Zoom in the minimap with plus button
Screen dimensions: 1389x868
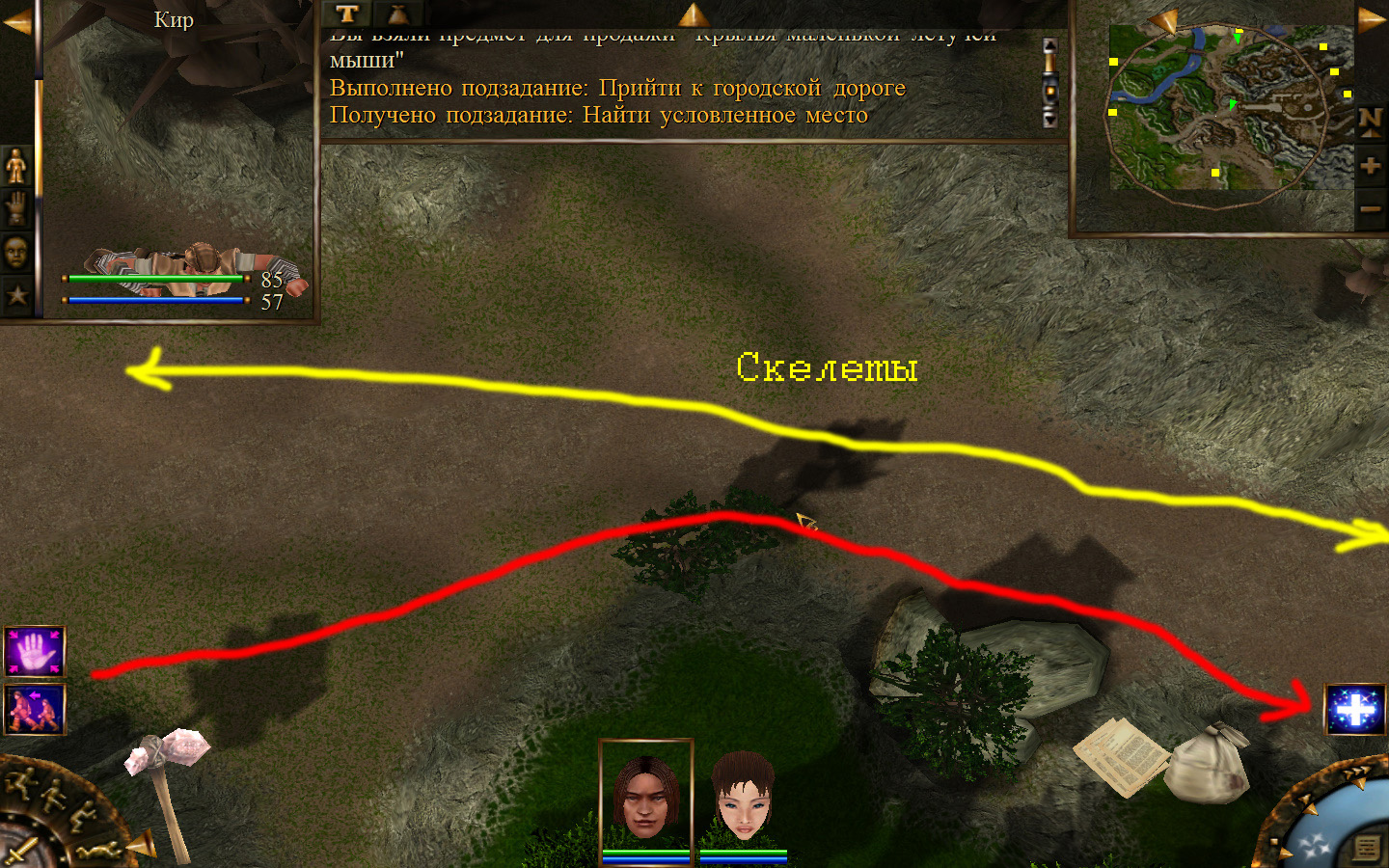click(x=1370, y=166)
